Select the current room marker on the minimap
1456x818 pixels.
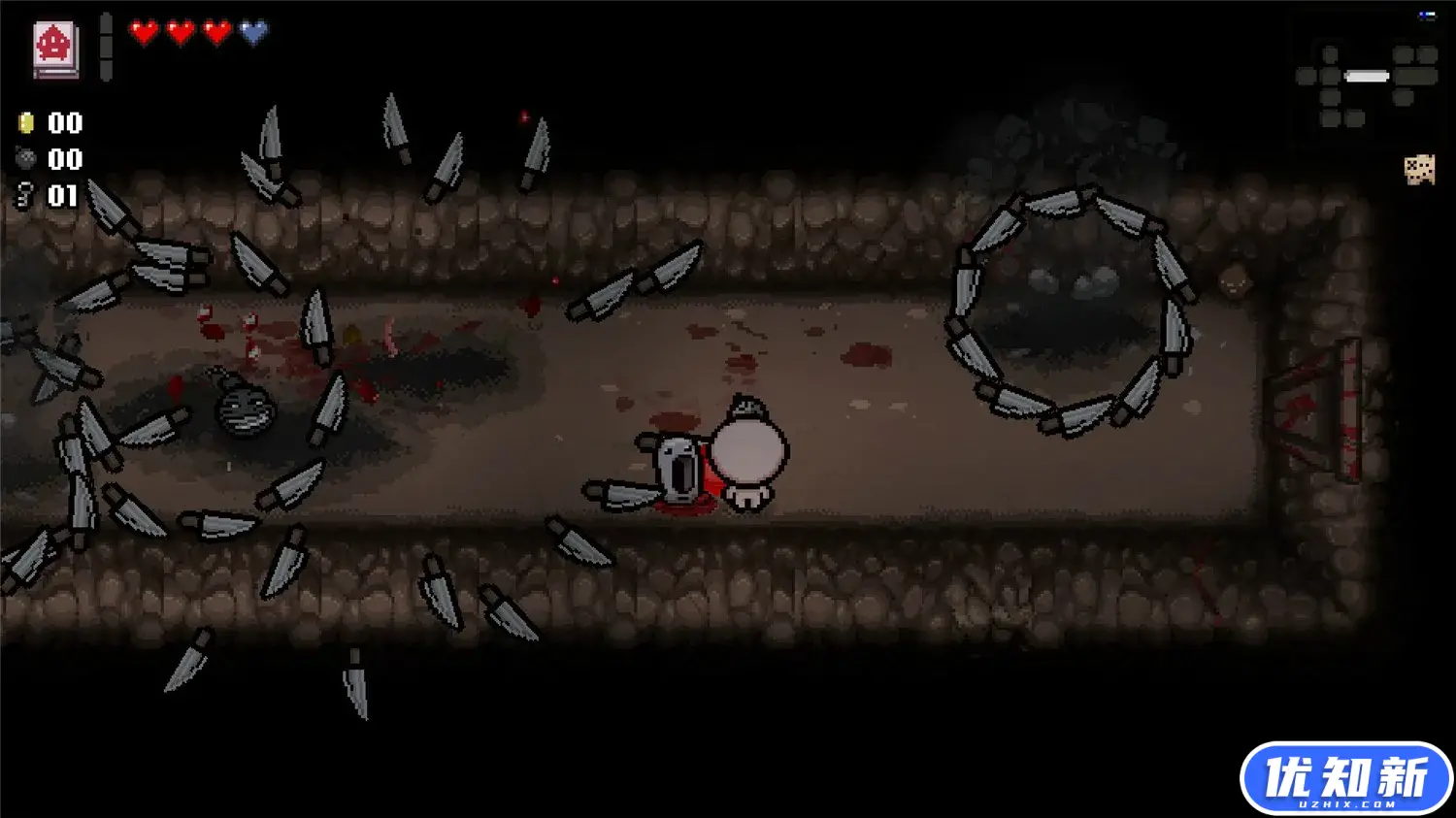[x=1367, y=75]
